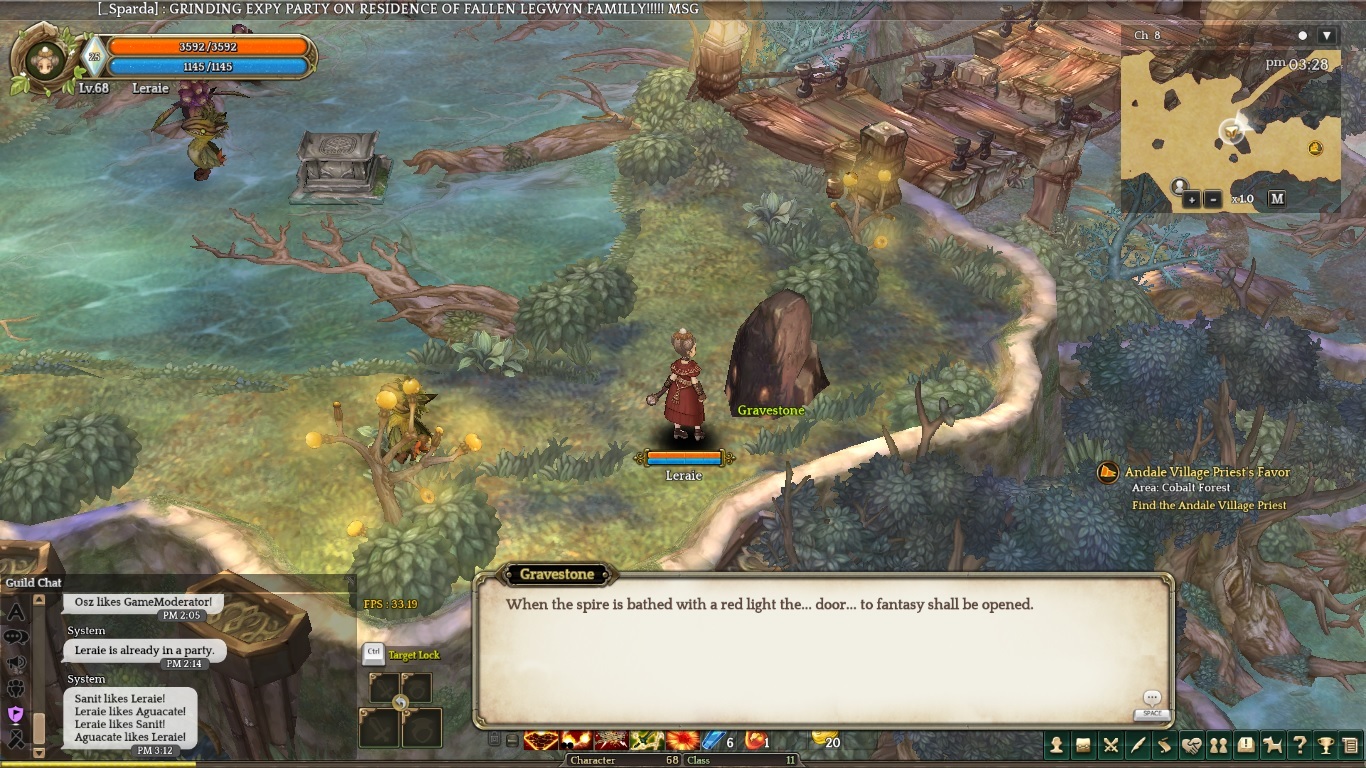Advance the Gravestone dialogue speech bubble
1366x768 pixels.
coord(1152,699)
